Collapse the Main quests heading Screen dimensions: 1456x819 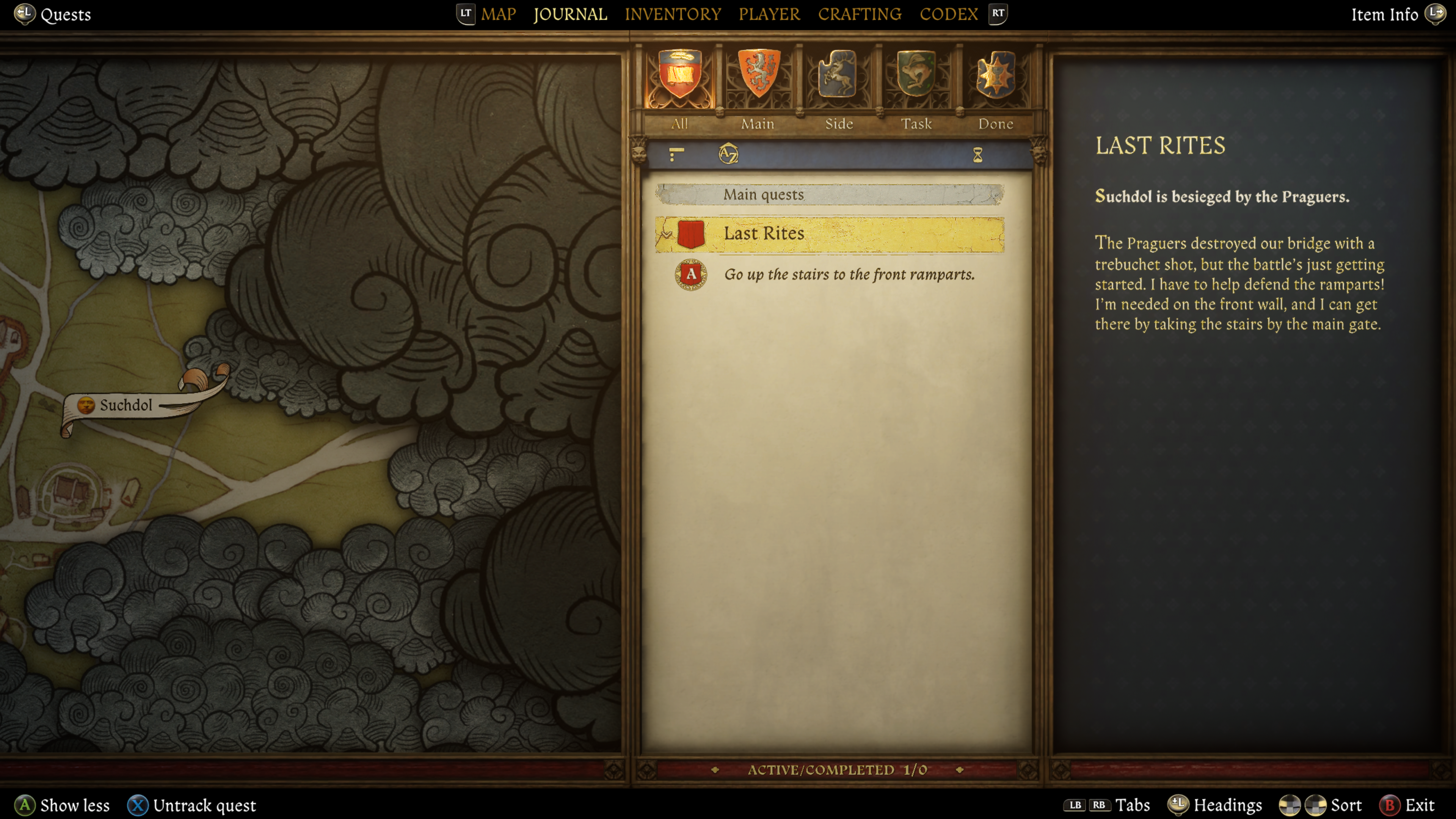[829, 195]
